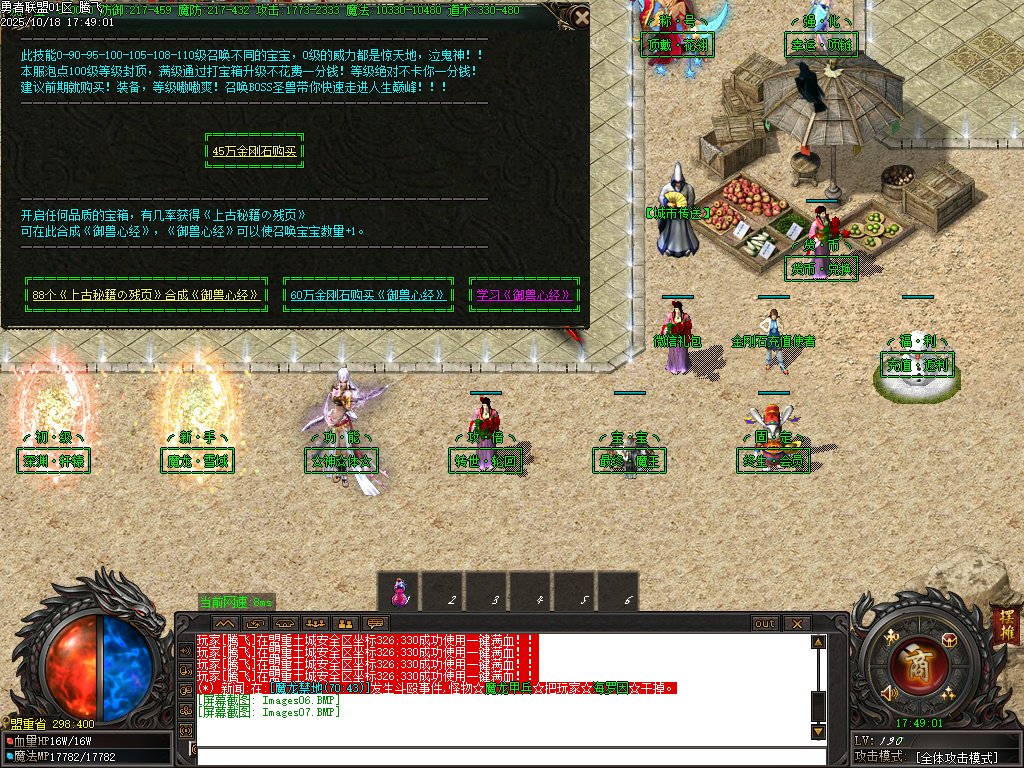Close the NPC dialog window
This screenshot has height=768, width=1024.
(581, 17)
